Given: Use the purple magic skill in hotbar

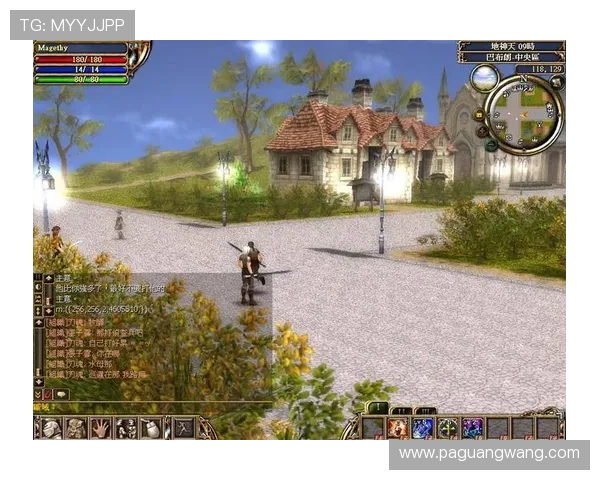Looking at the screenshot, I should pos(471,428).
